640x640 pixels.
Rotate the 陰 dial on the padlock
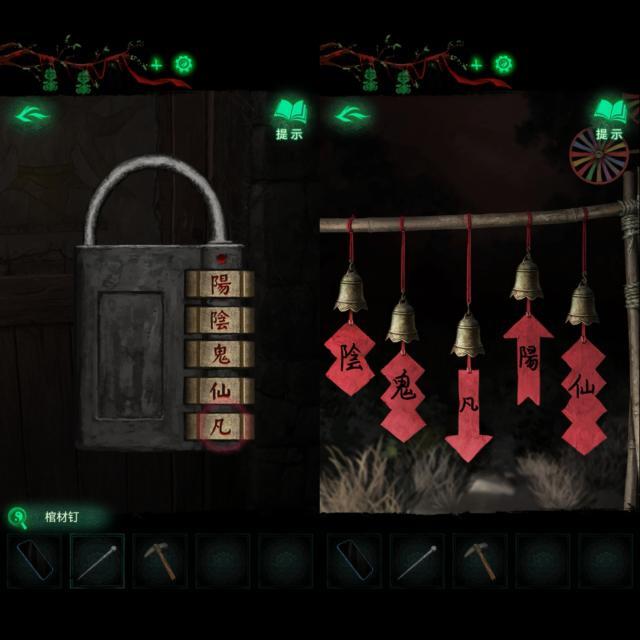[x=220, y=320]
